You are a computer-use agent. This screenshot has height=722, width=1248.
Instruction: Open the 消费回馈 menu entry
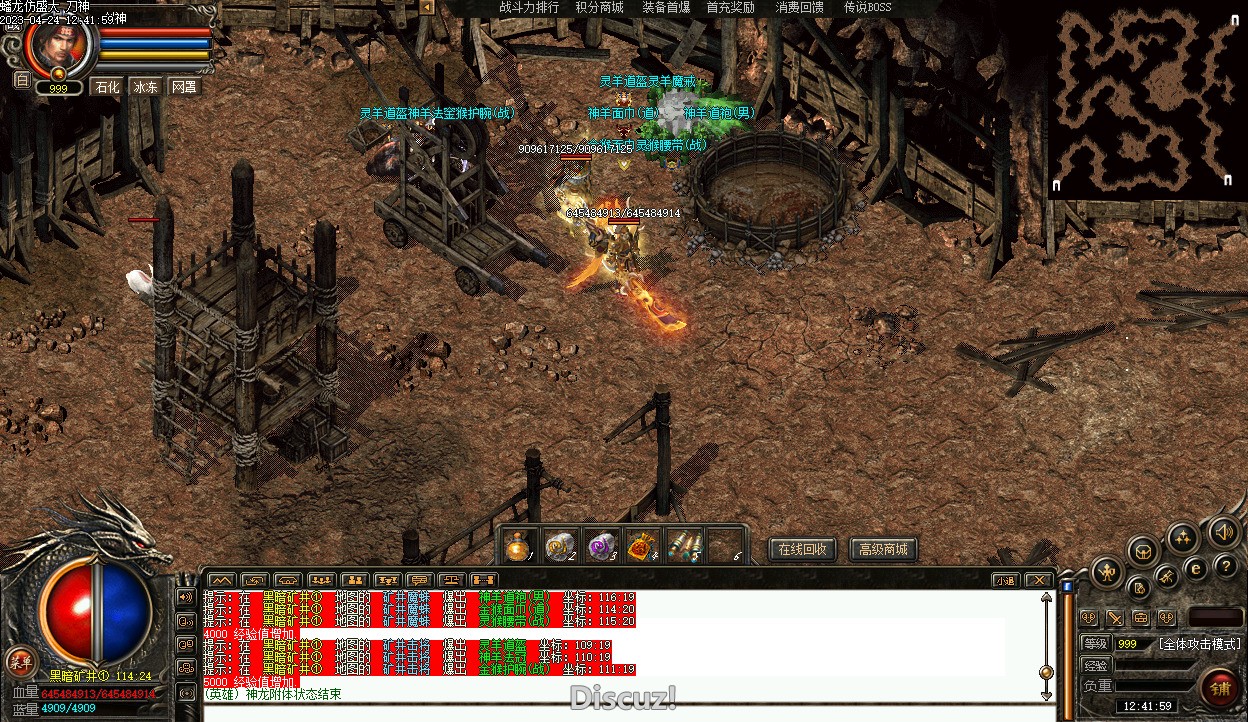pos(800,7)
